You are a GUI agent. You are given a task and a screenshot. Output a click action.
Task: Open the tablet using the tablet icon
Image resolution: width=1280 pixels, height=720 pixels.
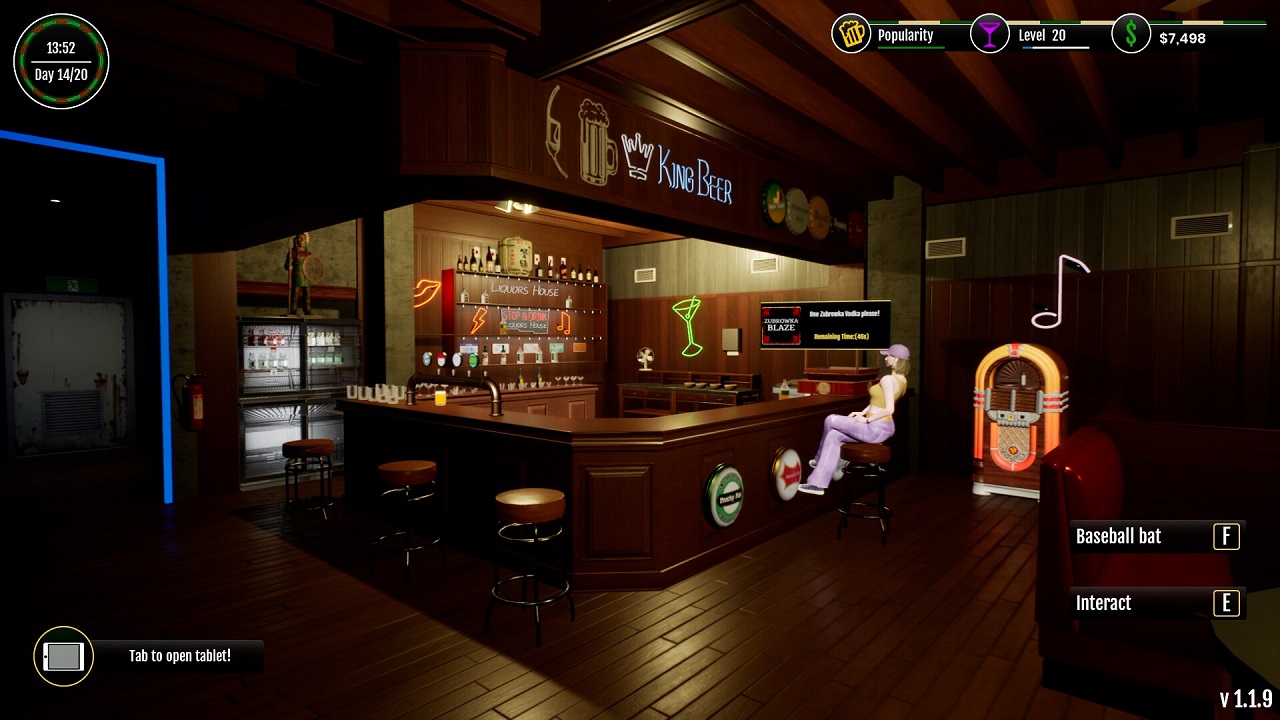point(62,657)
